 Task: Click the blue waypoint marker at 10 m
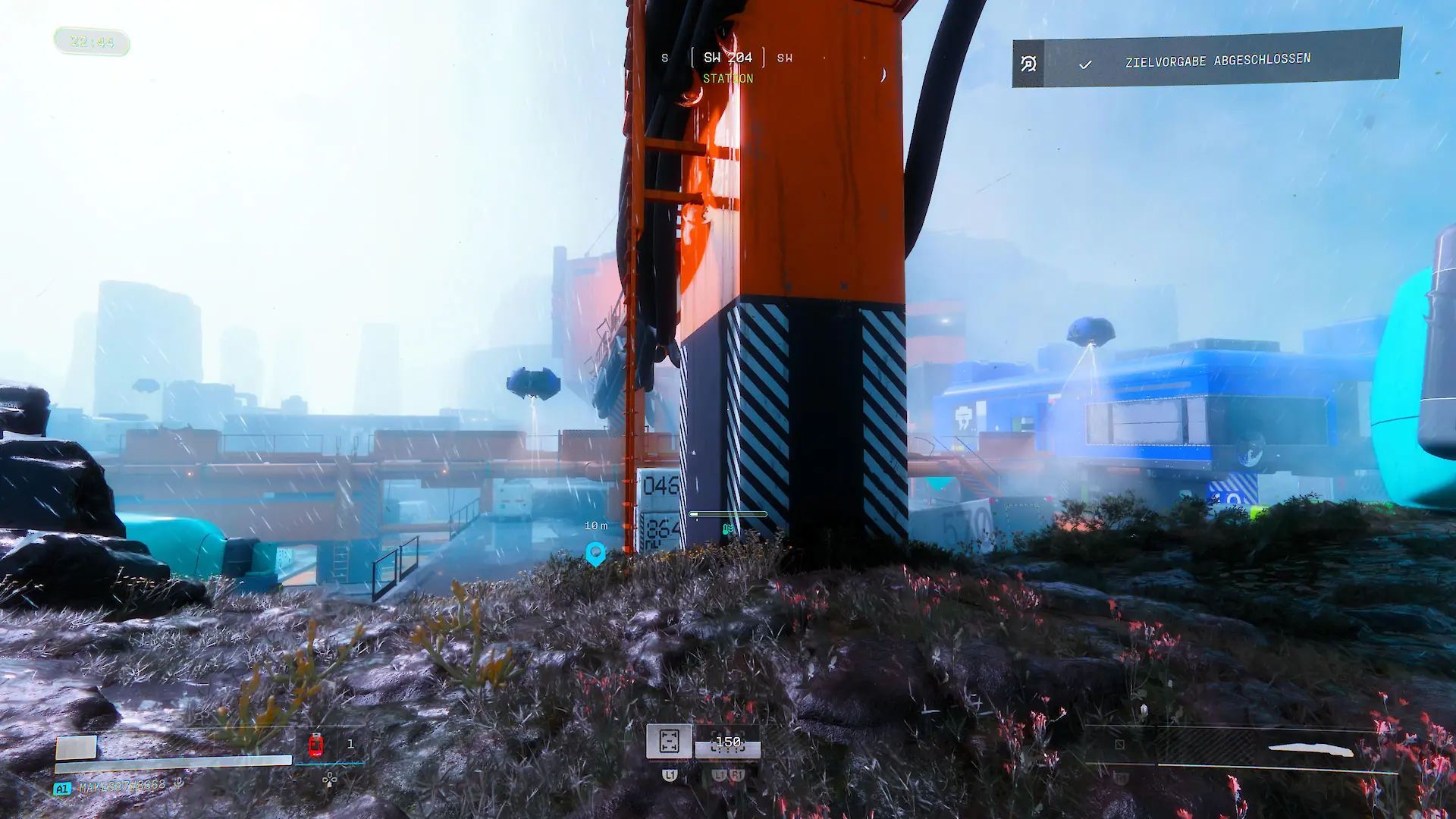(x=596, y=554)
